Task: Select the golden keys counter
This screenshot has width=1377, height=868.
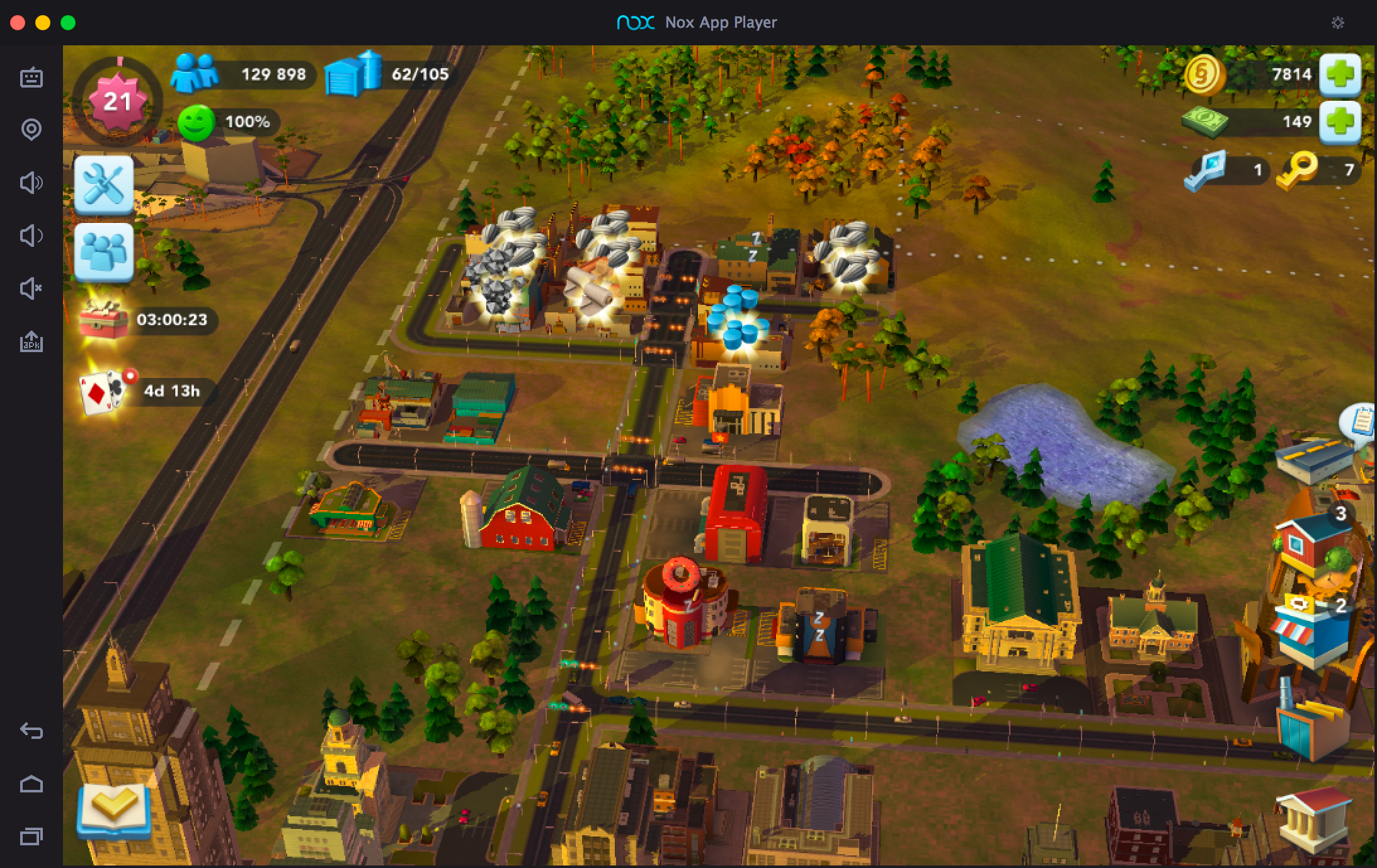Action: 1298,170
